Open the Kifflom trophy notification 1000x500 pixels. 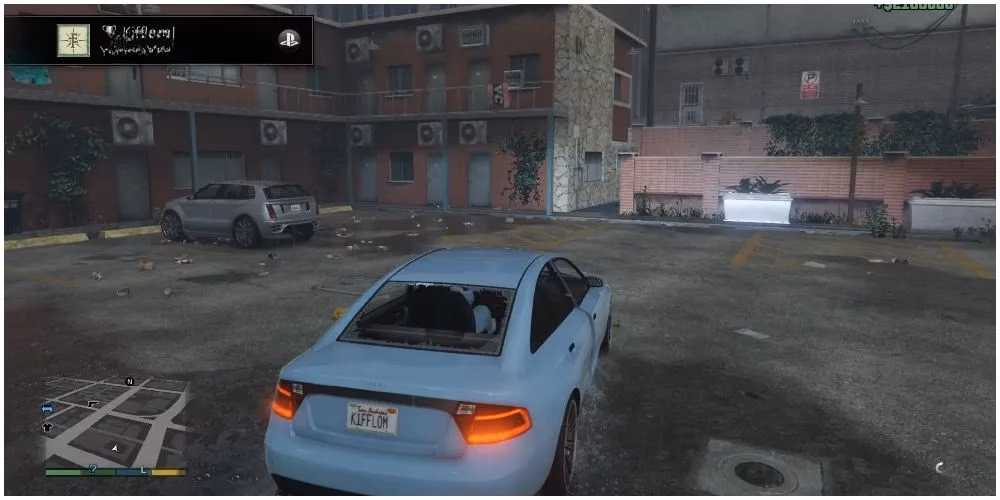[x=158, y=40]
